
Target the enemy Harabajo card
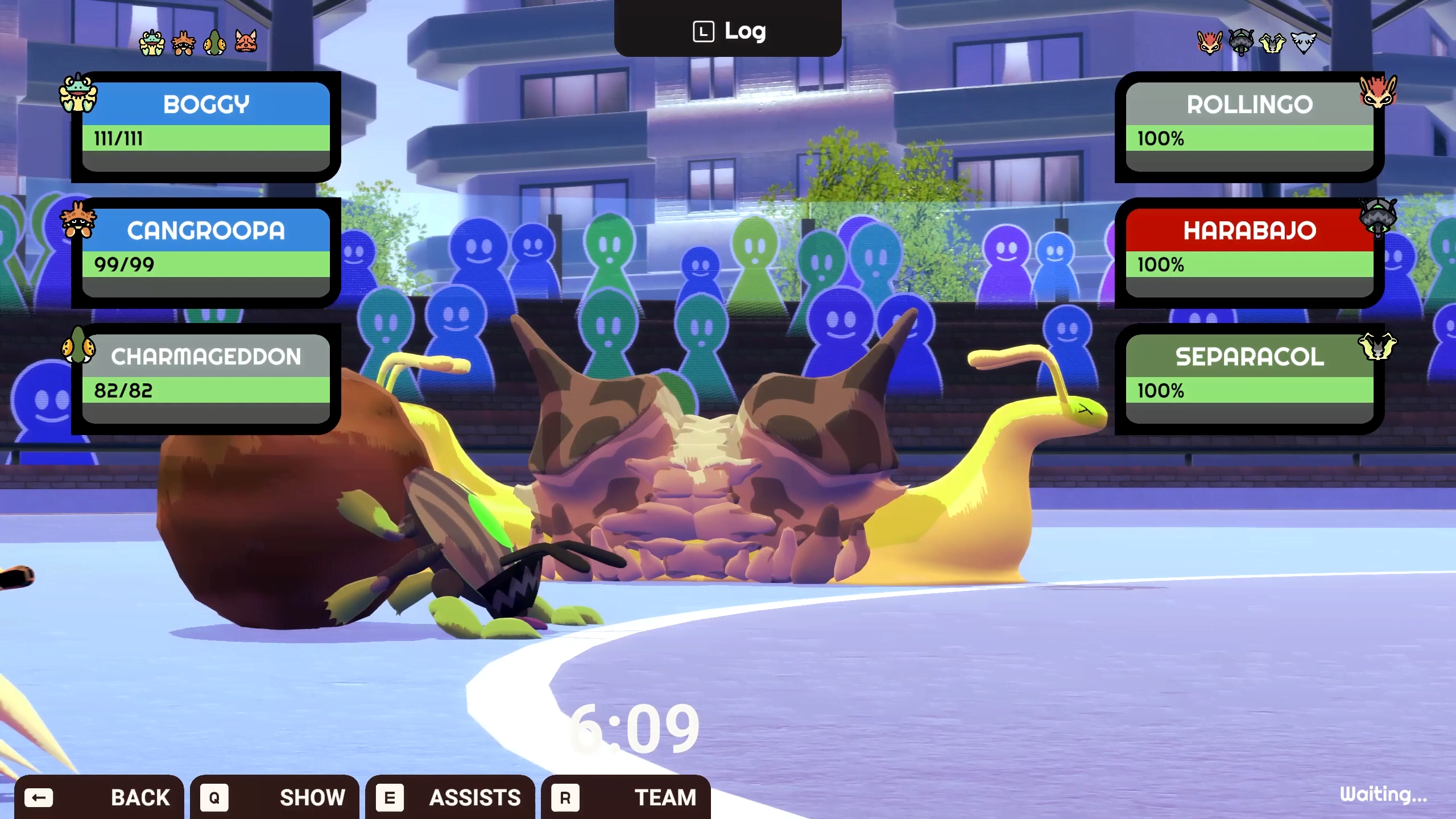click(x=1249, y=253)
